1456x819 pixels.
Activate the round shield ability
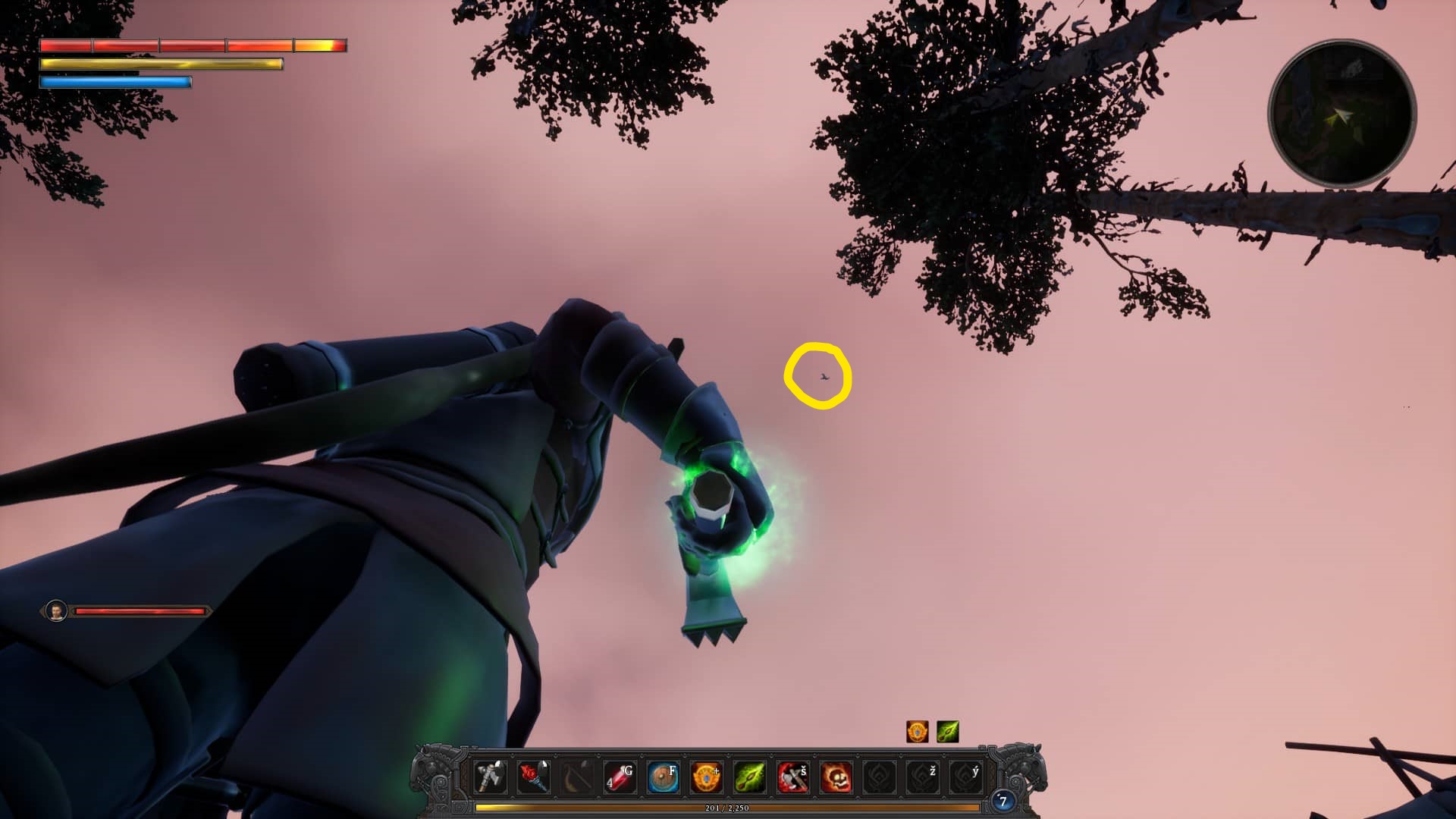pos(663,777)
